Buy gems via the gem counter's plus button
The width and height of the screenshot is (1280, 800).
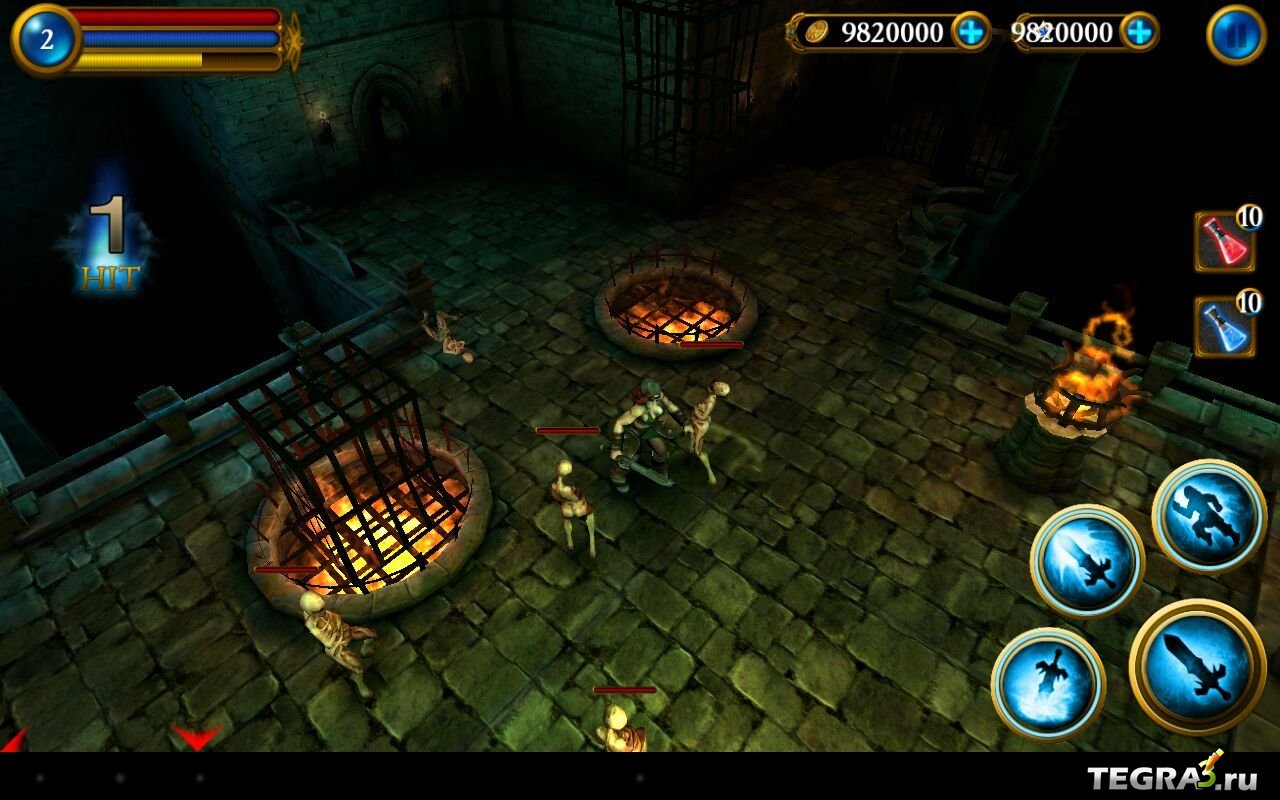(x=1139, y=32)
